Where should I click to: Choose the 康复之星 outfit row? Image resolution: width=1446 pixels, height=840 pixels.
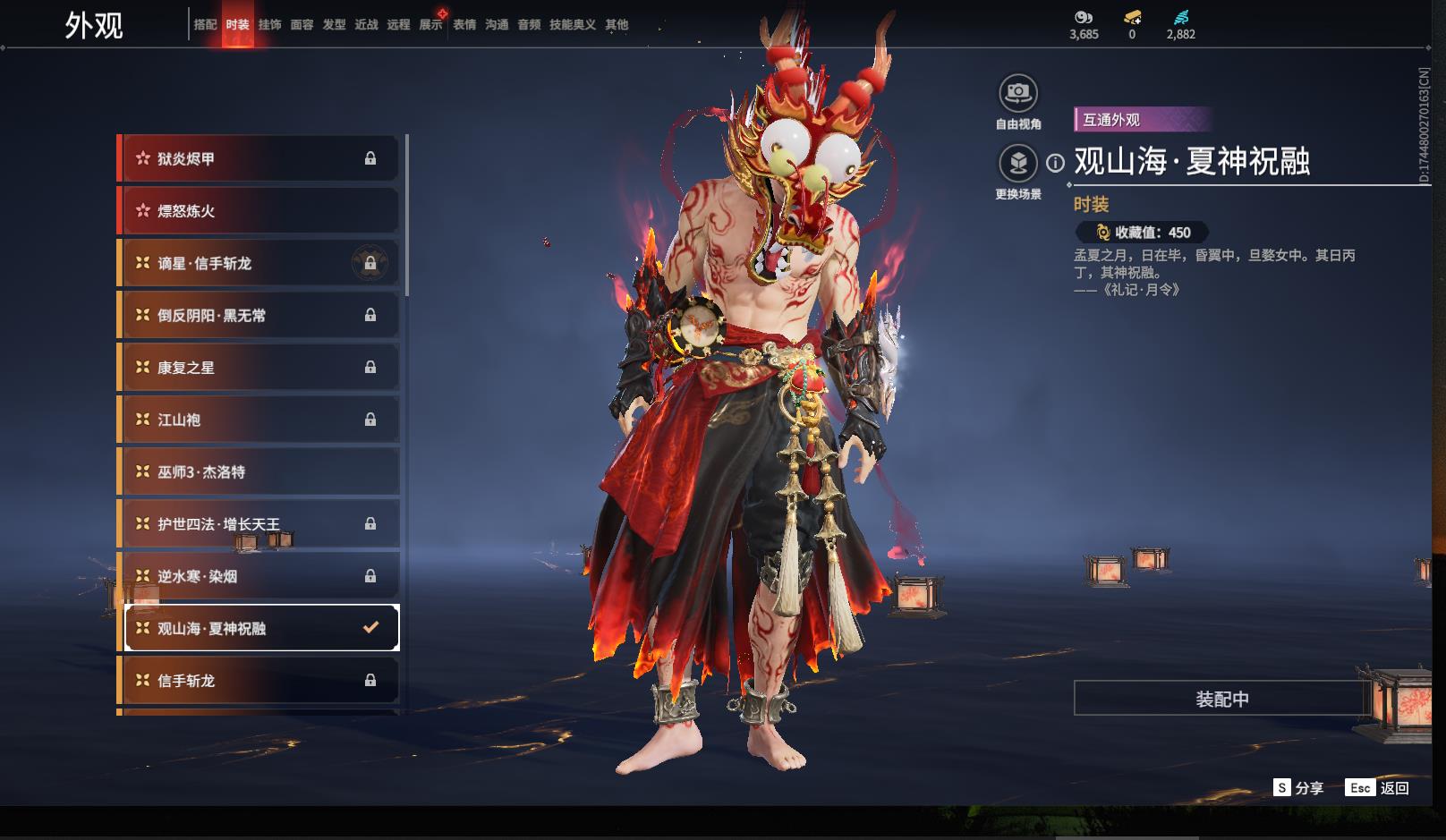(x=259, y=368)
